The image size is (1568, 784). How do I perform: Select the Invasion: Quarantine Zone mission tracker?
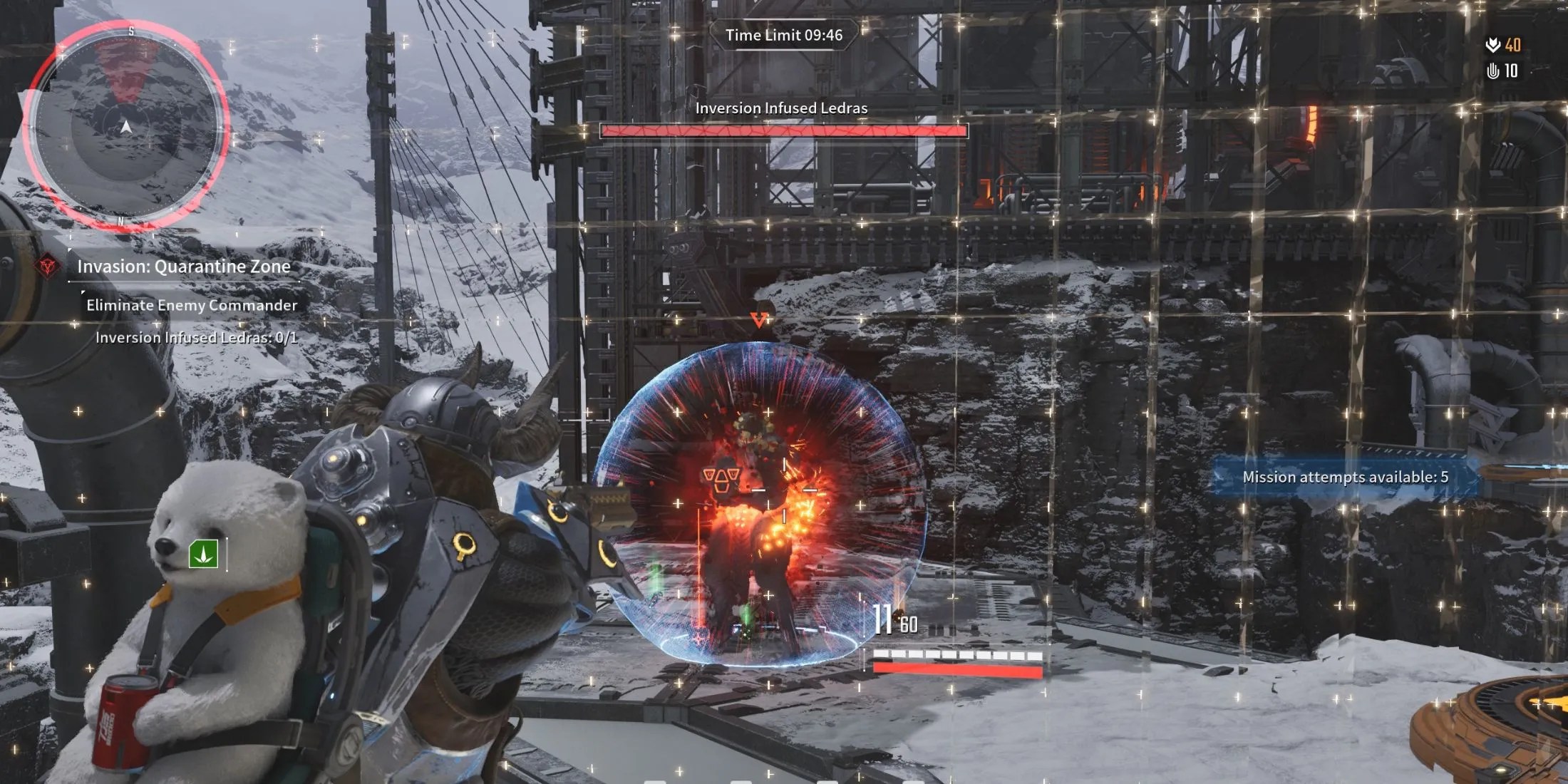pyautogui.click(x=184, y=267)
